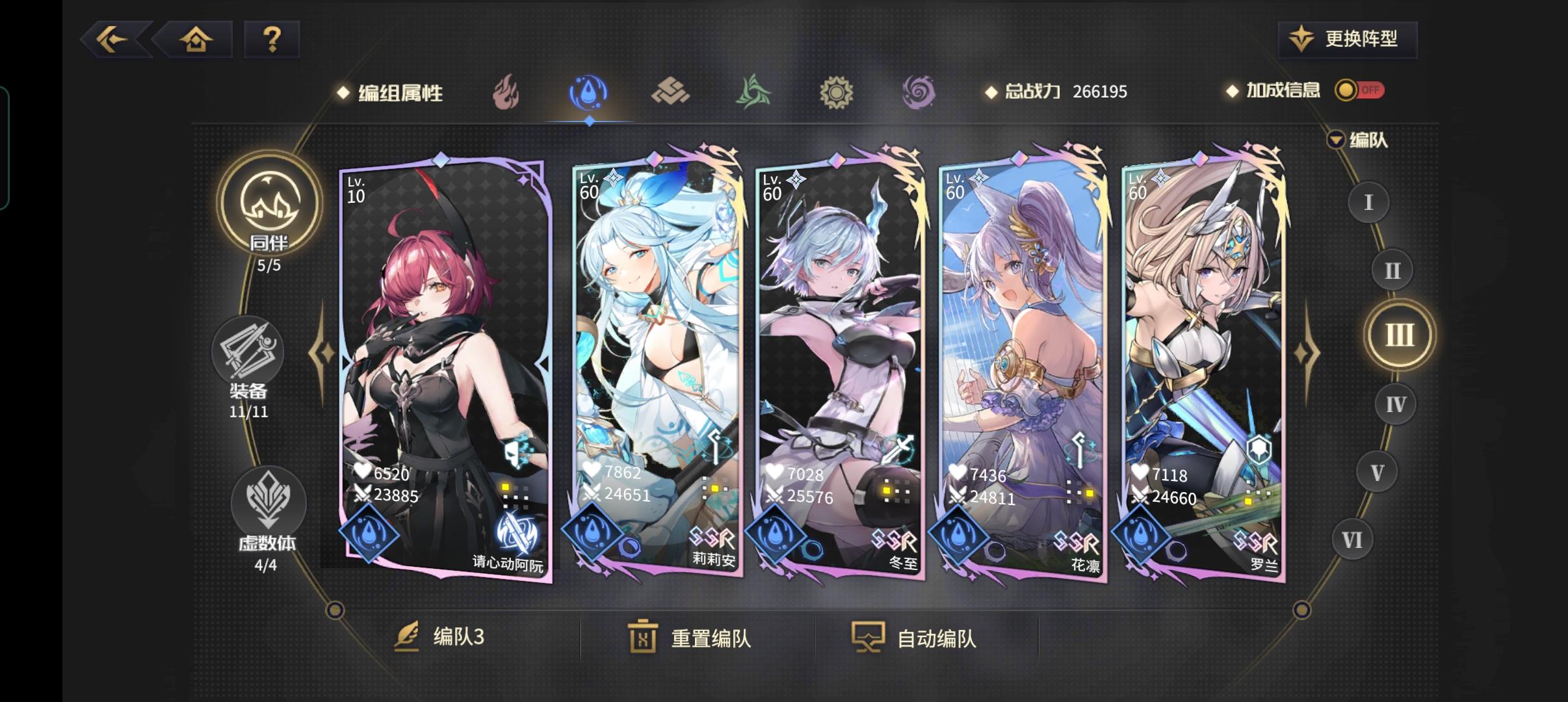Select the wind element filter icon
This screenshot has width=1568, height=702.
tap(754, 92)
